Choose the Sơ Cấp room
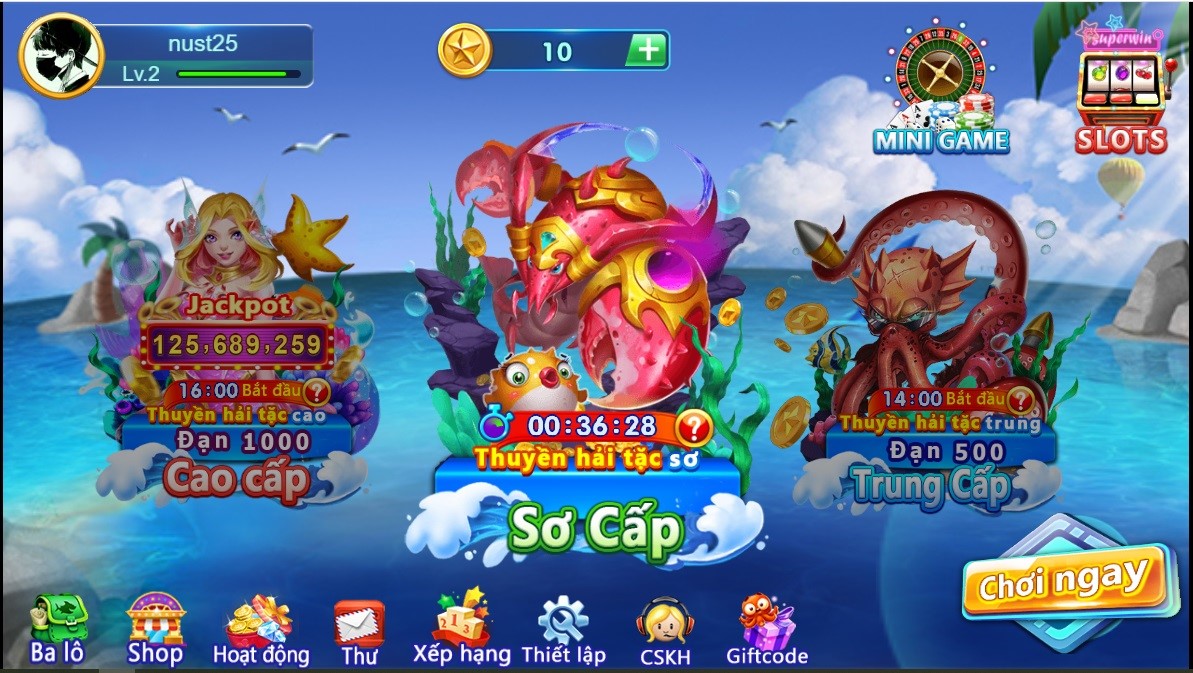 click(x=594, y=528)
